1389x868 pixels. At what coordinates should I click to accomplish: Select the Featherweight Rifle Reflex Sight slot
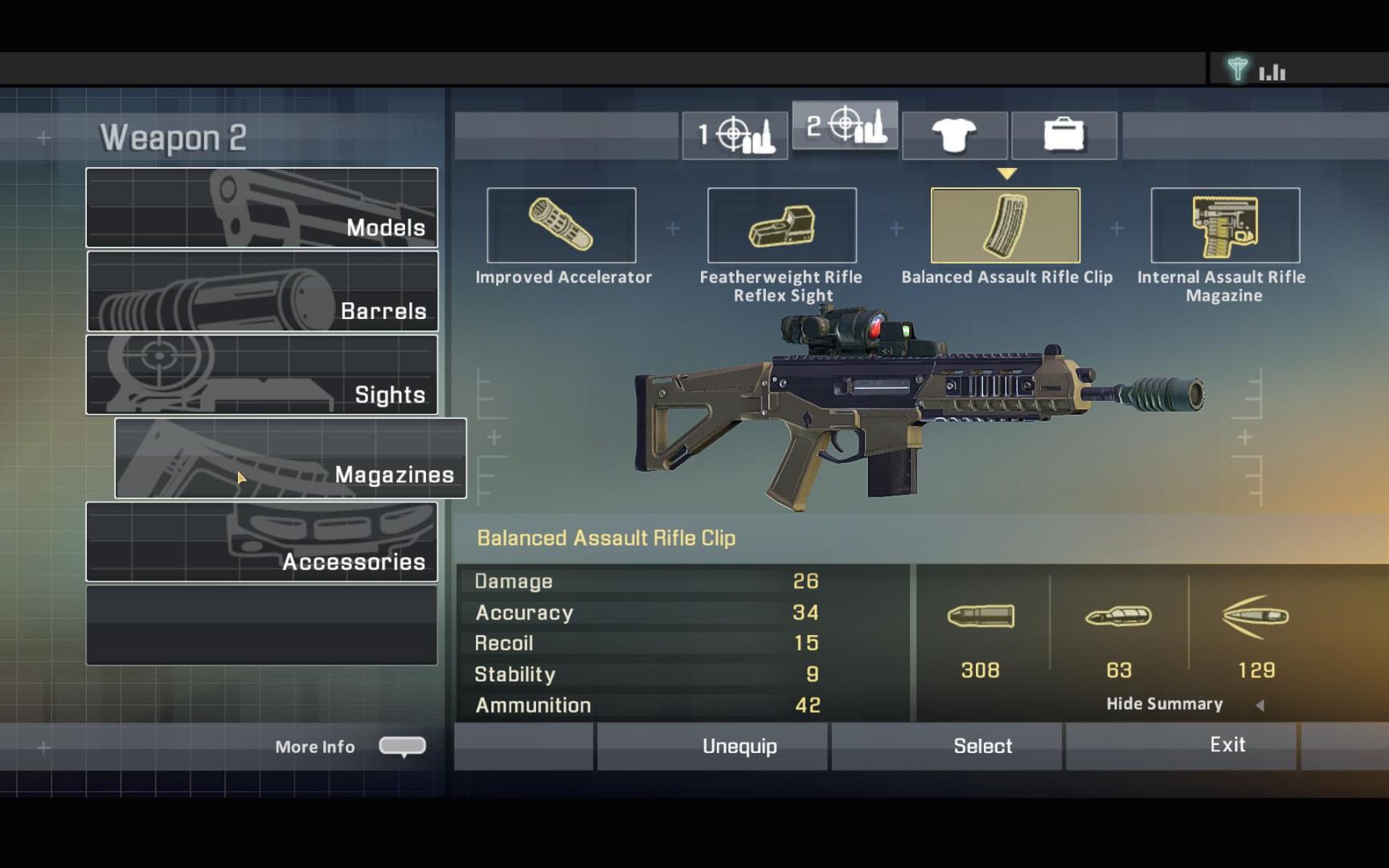(x=781, y=226)
